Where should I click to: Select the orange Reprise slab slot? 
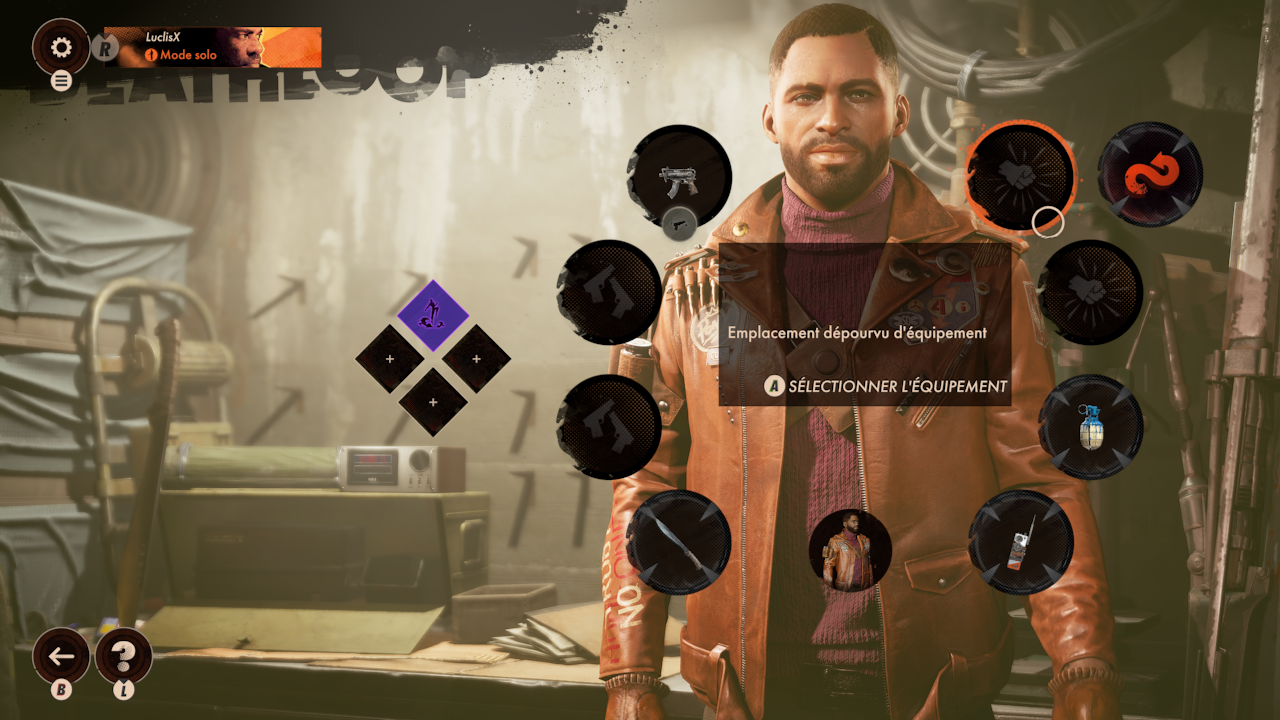(x=1150, y=175)
